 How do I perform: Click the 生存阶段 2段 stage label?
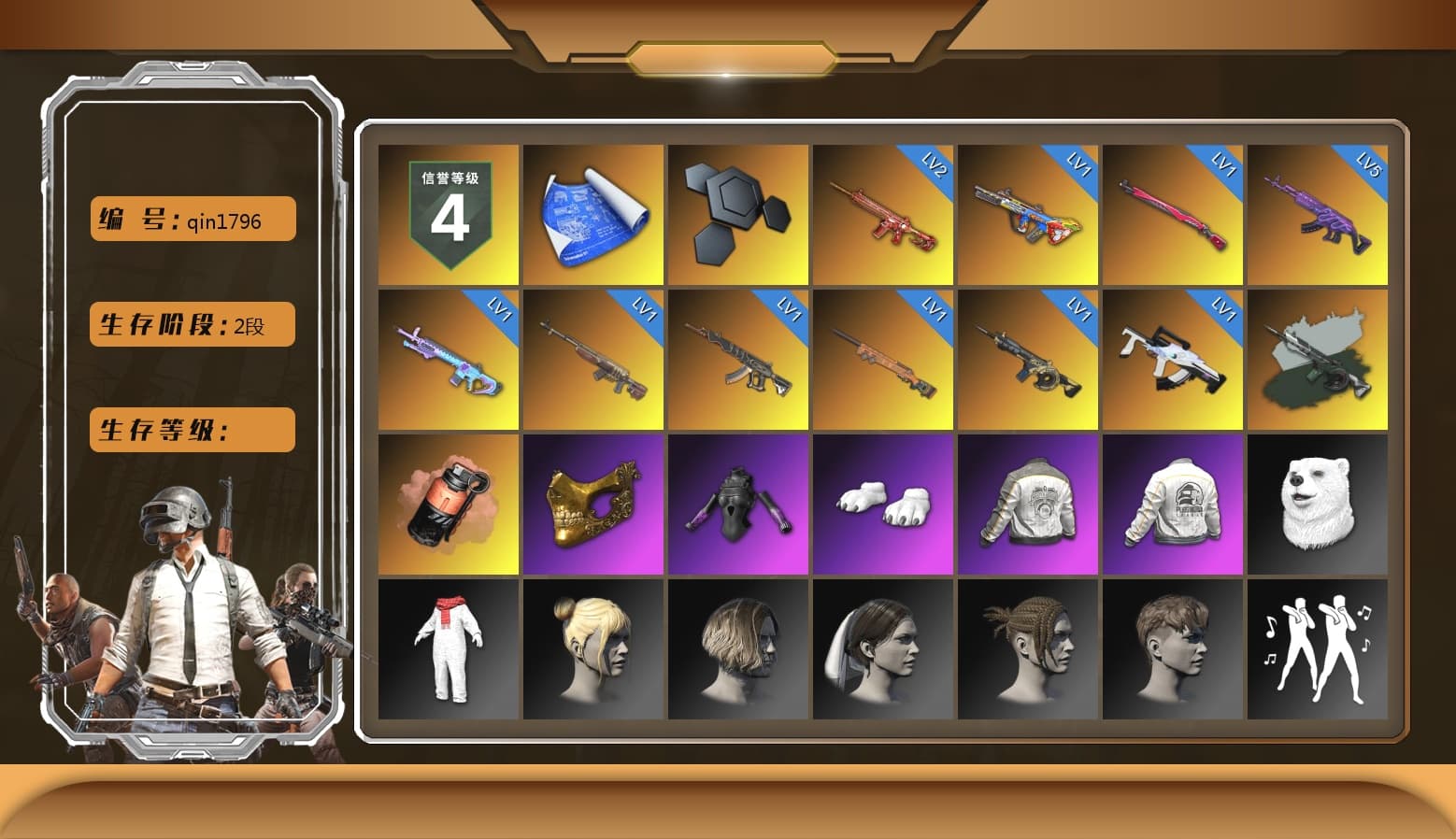[191, 324]
